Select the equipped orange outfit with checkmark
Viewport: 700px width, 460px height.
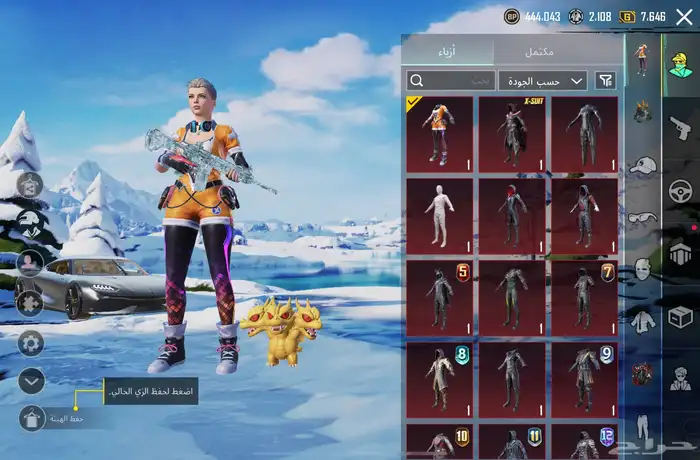tap(440, 131)
